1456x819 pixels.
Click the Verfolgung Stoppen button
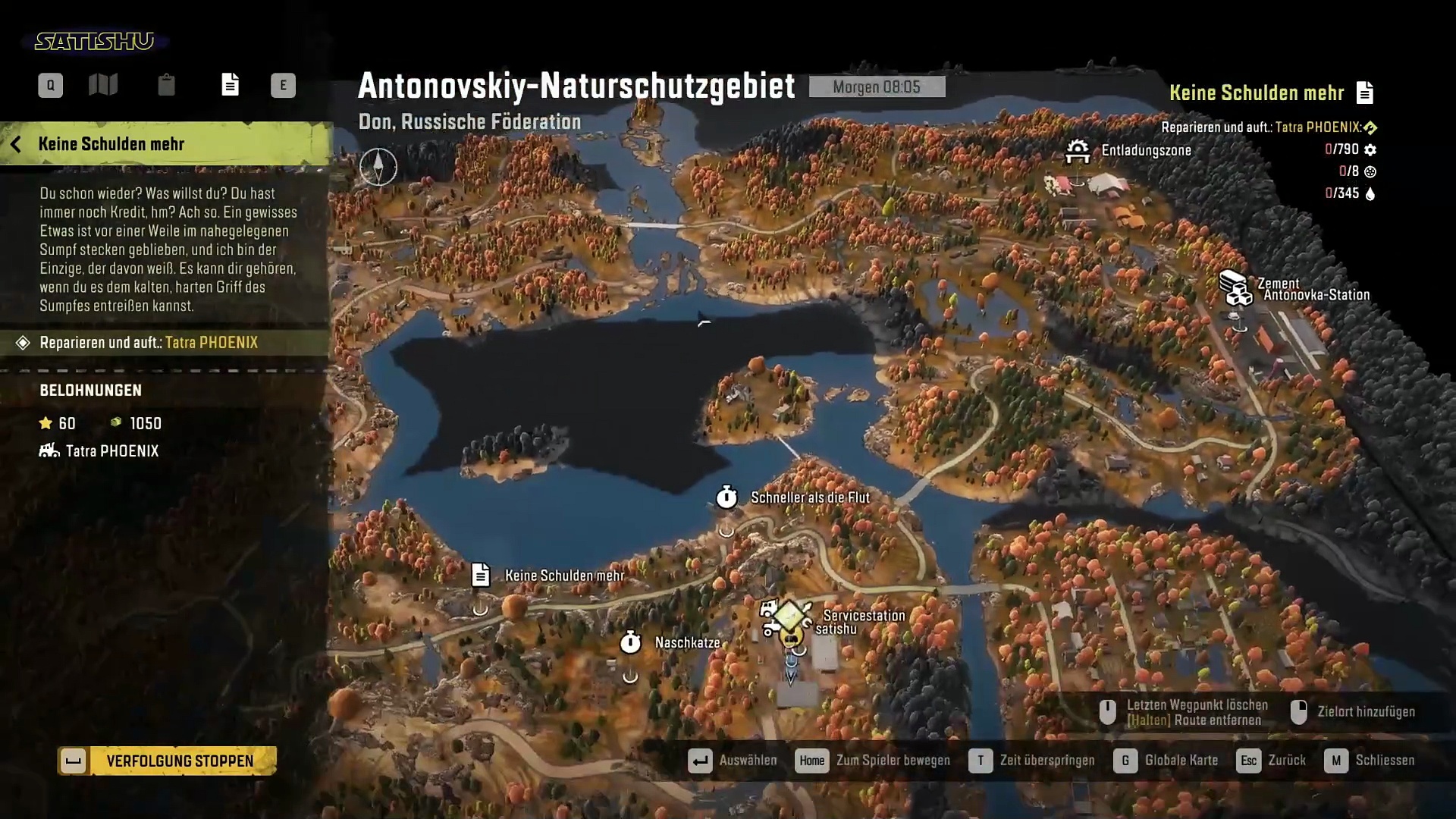pyautogui.click(x=168, y=761)
